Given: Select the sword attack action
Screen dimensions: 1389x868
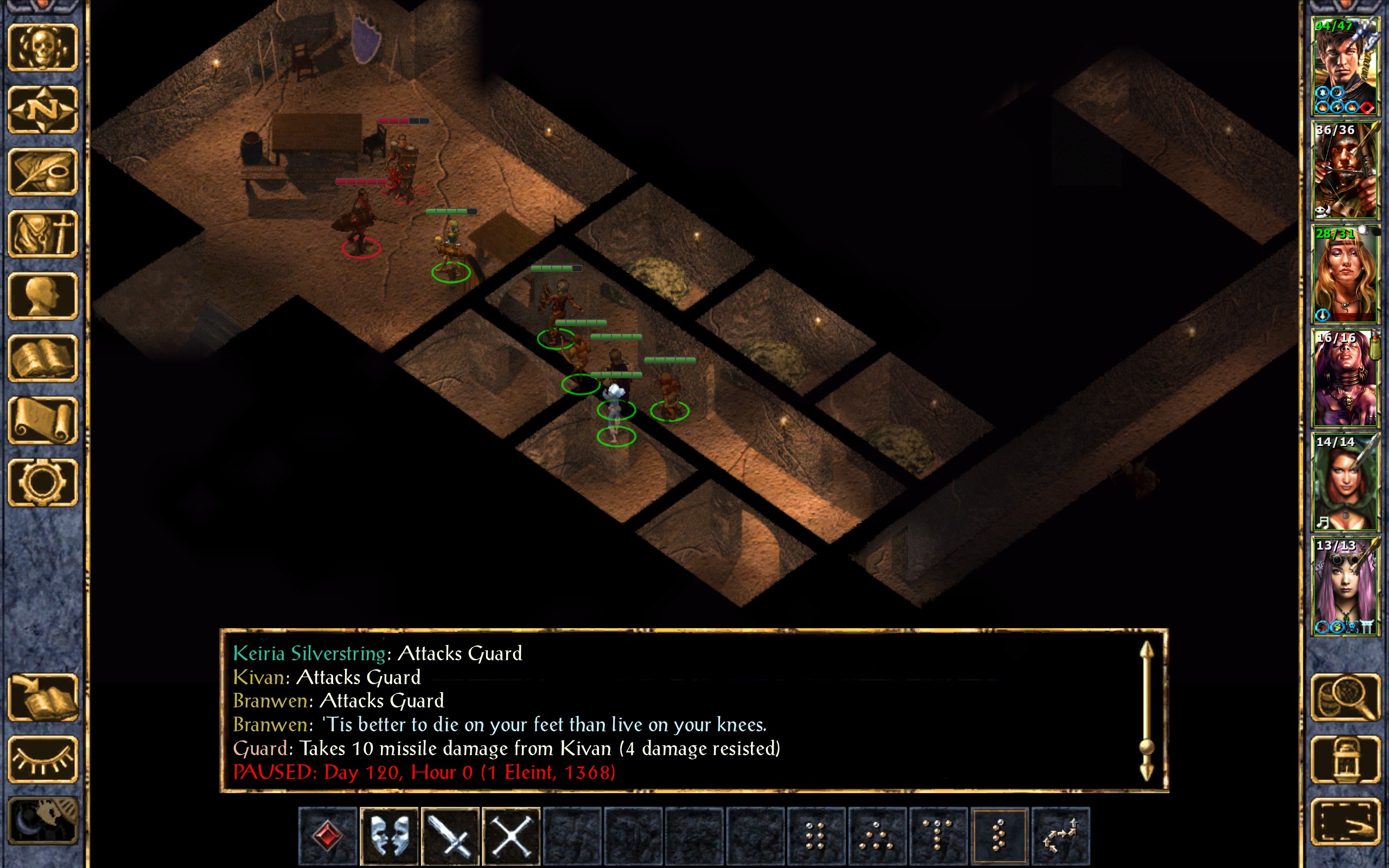Looking at the screenshot, I should [x=450, y=835].
